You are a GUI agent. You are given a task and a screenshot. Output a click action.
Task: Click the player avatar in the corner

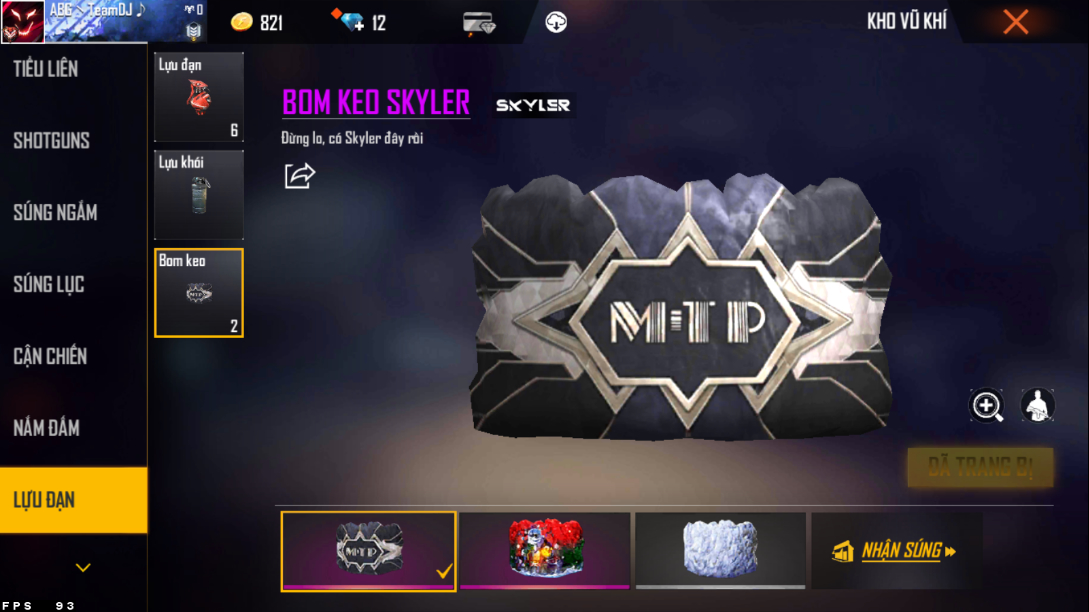pyautogui.click(x=22, y=22)
